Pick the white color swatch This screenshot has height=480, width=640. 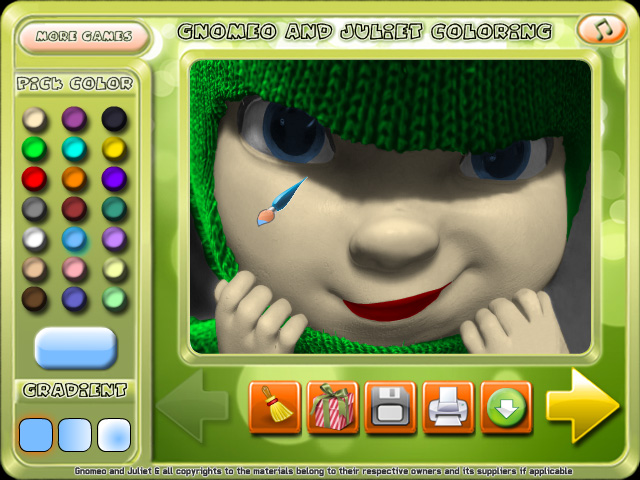pyautogui.click(x=35, y=239)
